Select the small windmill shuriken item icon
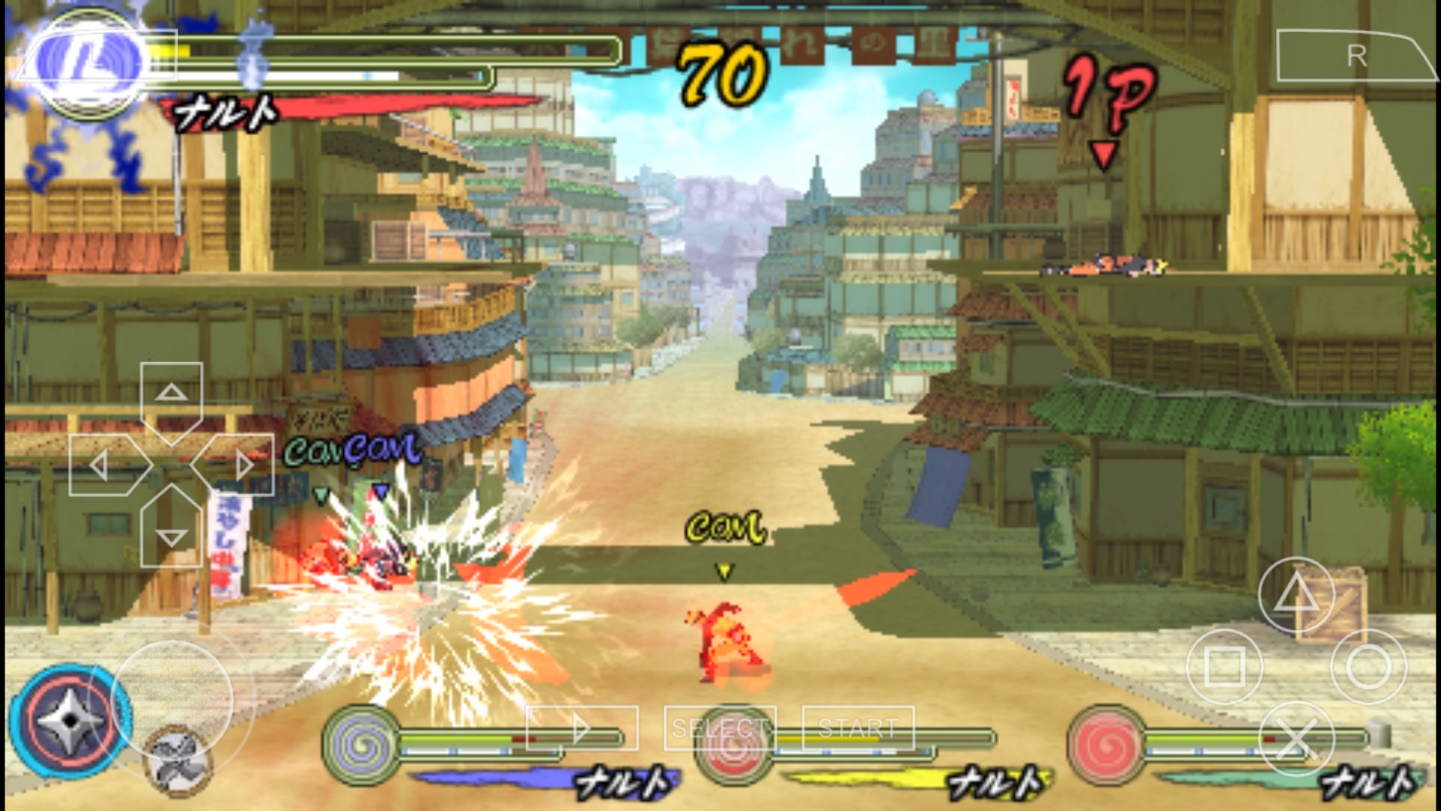 point(178,762)
